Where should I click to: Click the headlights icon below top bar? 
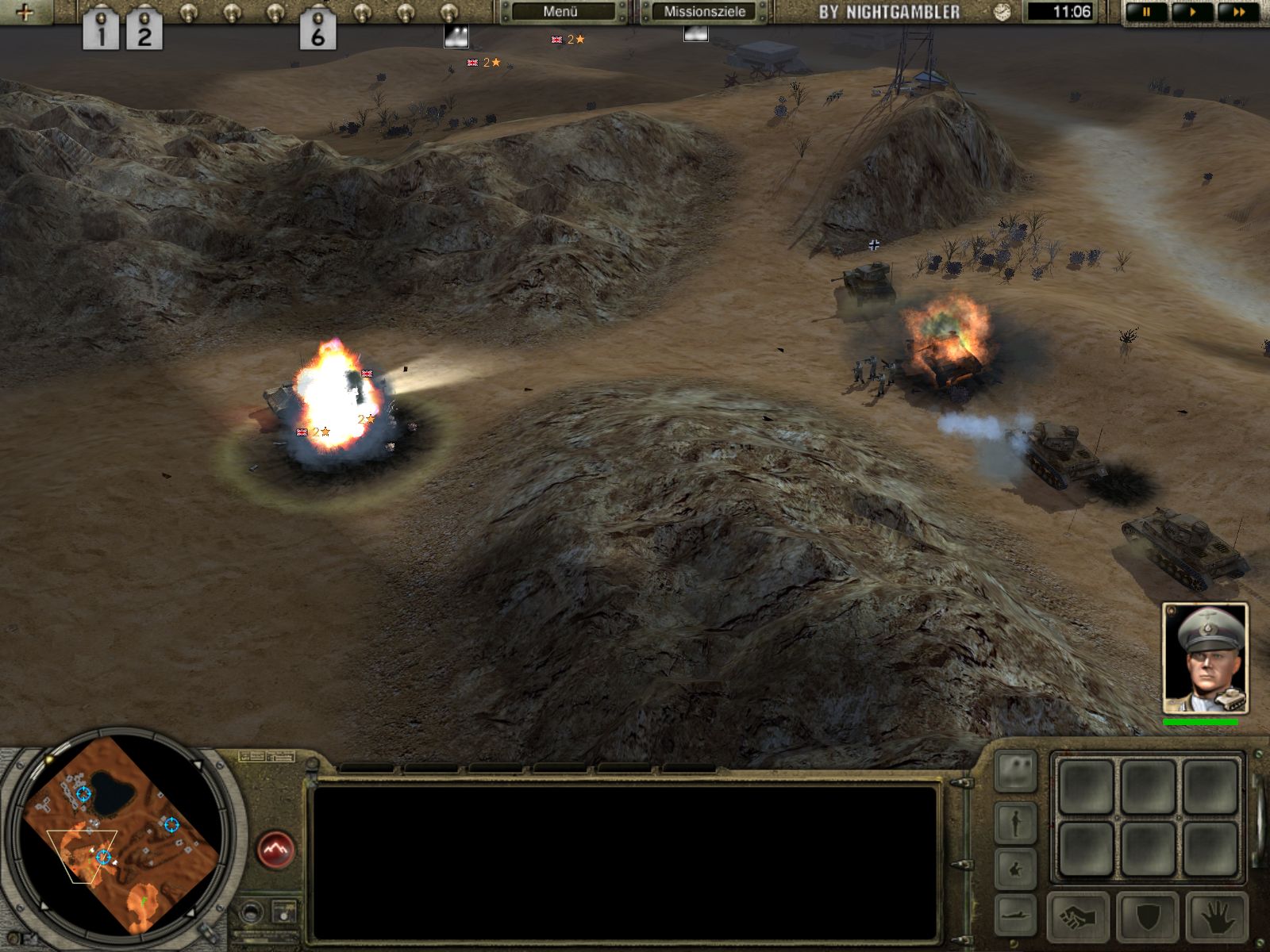coord(456,36)
